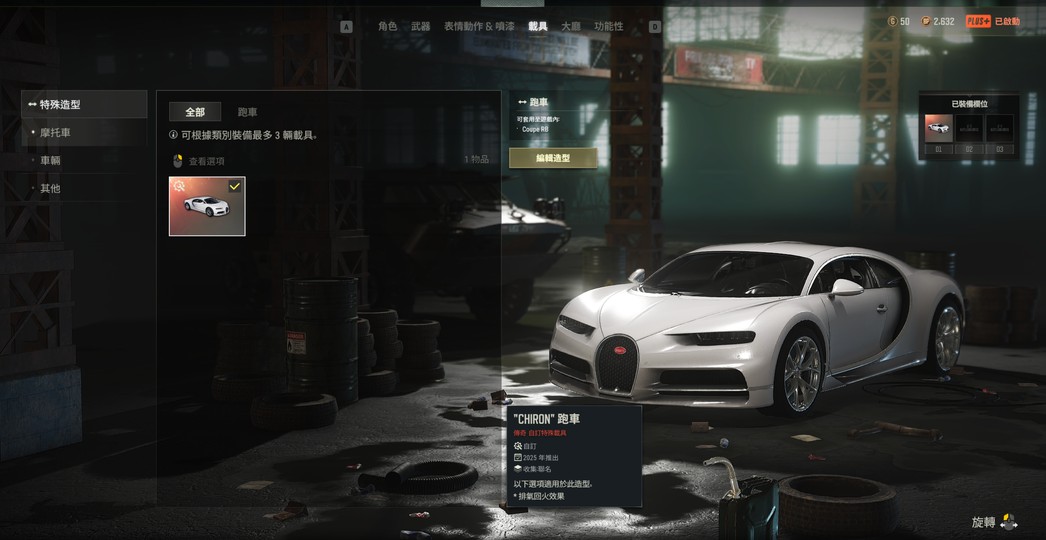The width and height of the screenshot is (1046, 540).
Task: Click the 編輯造型 (Edit Skin) button
Action: (553, 158)
